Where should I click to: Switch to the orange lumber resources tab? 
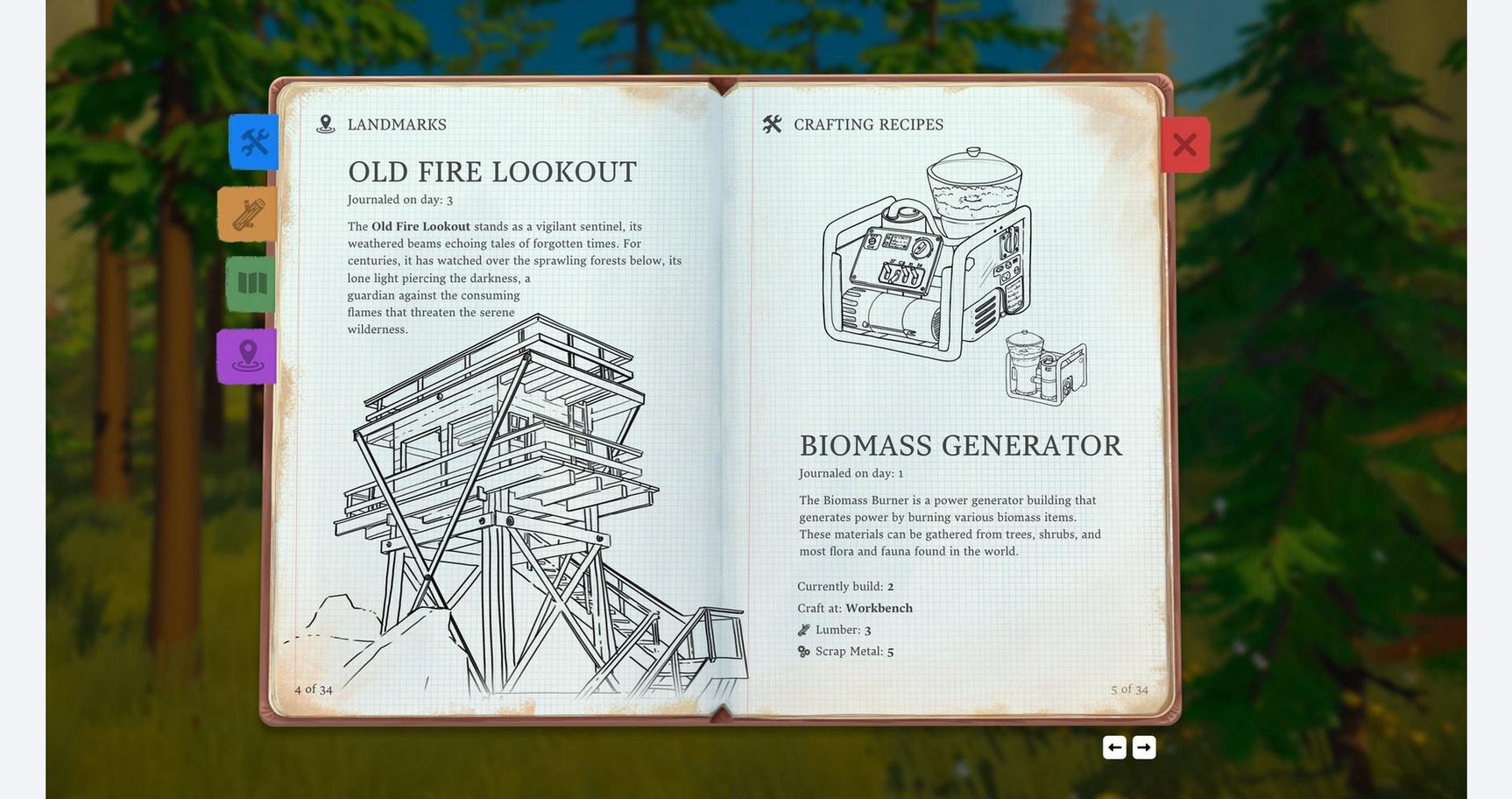248,214
